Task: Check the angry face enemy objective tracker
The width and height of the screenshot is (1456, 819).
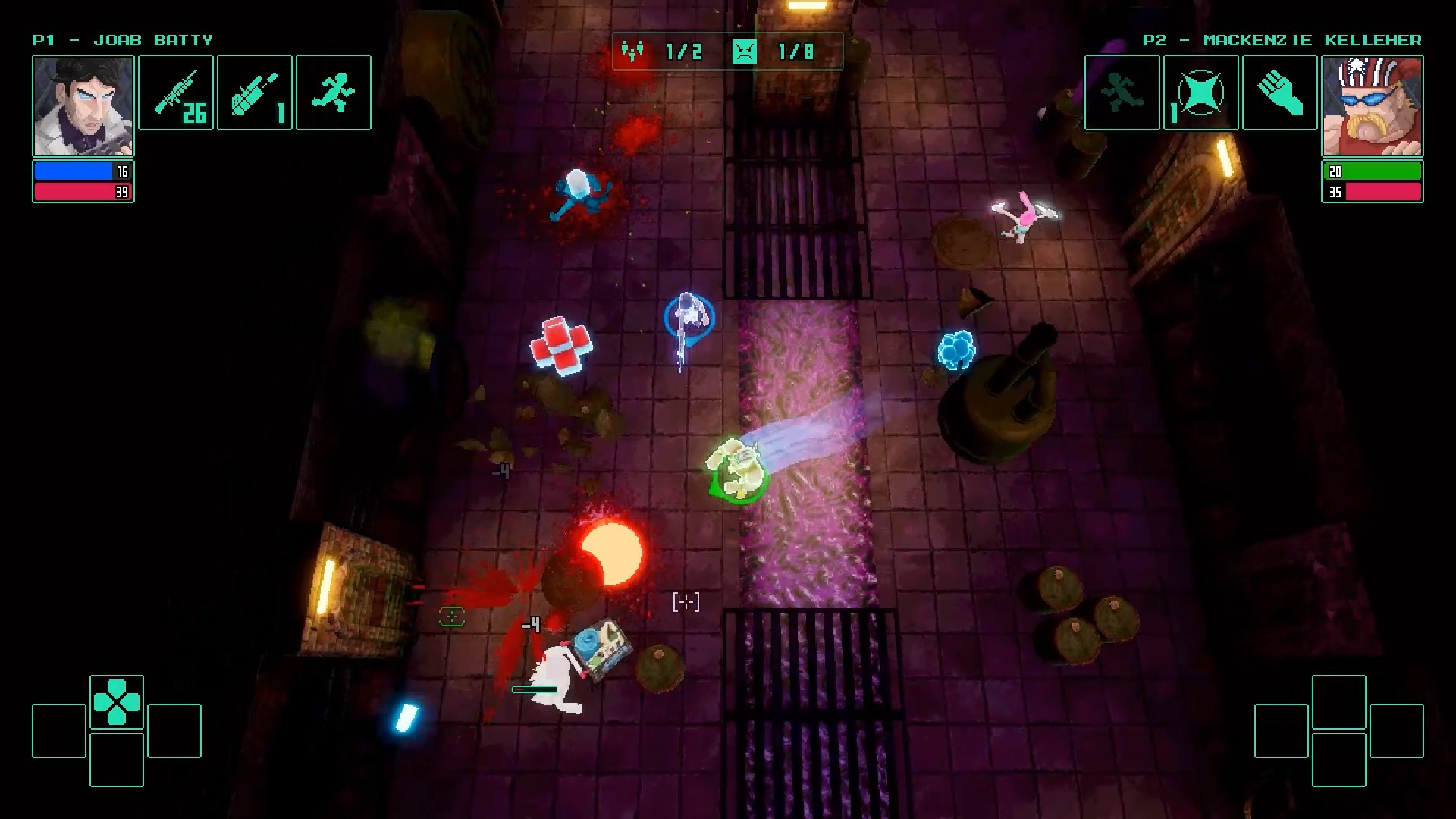Action: coord(745,52)
